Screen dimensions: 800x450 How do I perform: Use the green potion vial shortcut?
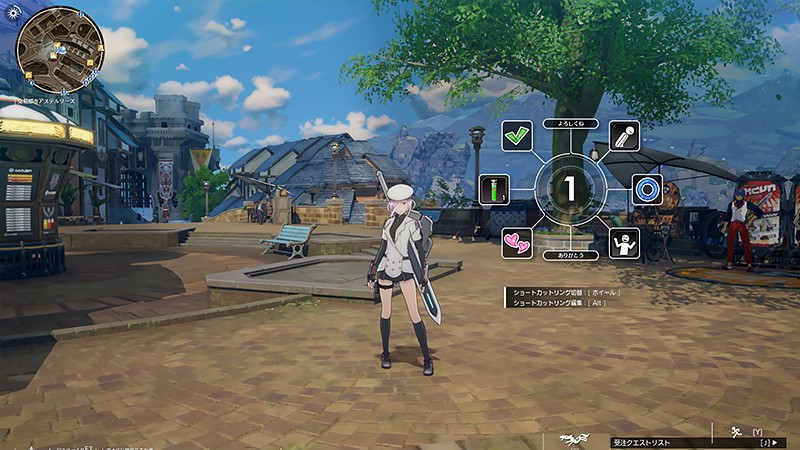pos(494,189)
